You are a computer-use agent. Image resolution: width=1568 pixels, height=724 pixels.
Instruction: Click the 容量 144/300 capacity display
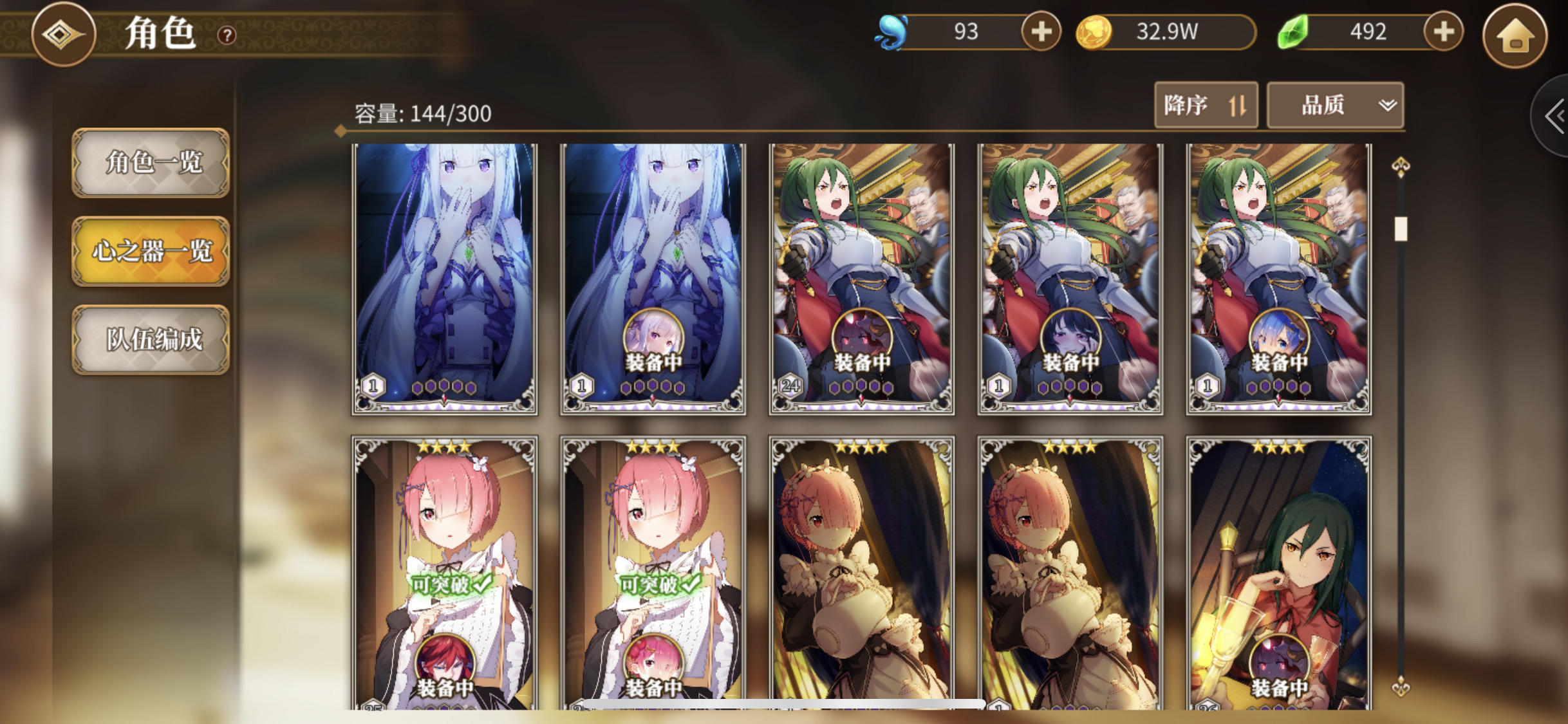[422, 114]
